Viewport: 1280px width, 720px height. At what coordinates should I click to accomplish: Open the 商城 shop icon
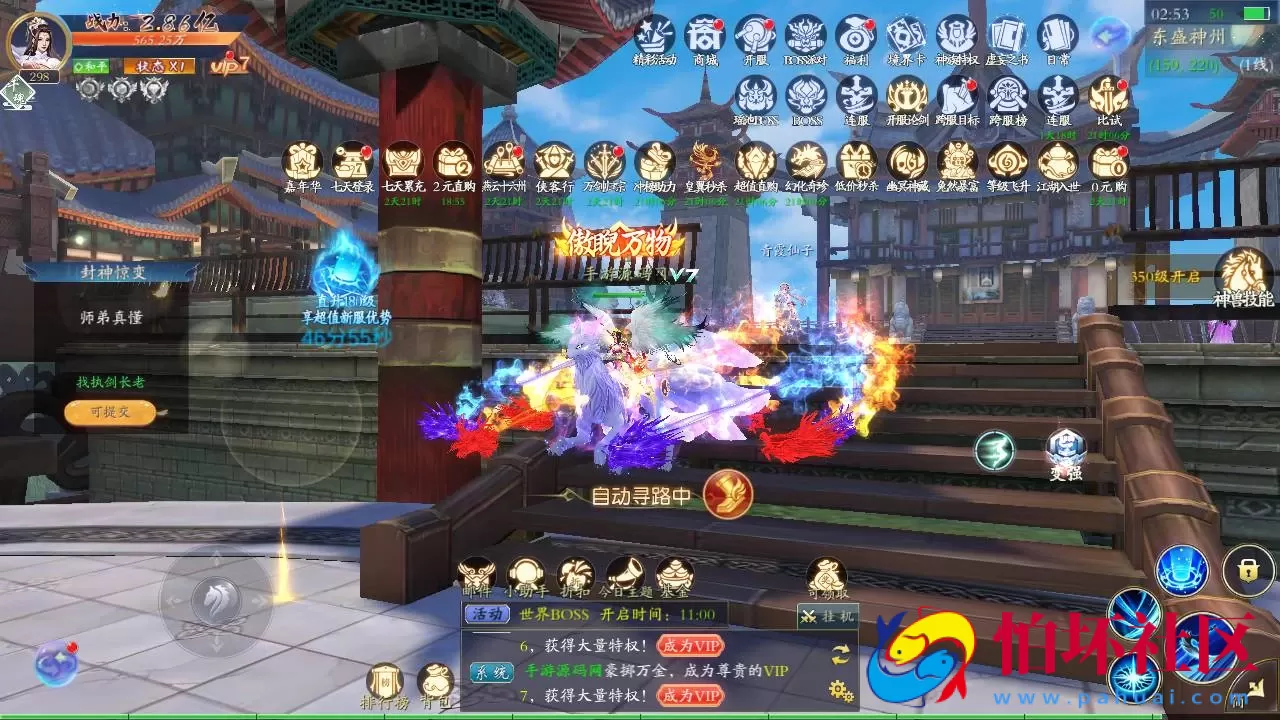point(705,36)
